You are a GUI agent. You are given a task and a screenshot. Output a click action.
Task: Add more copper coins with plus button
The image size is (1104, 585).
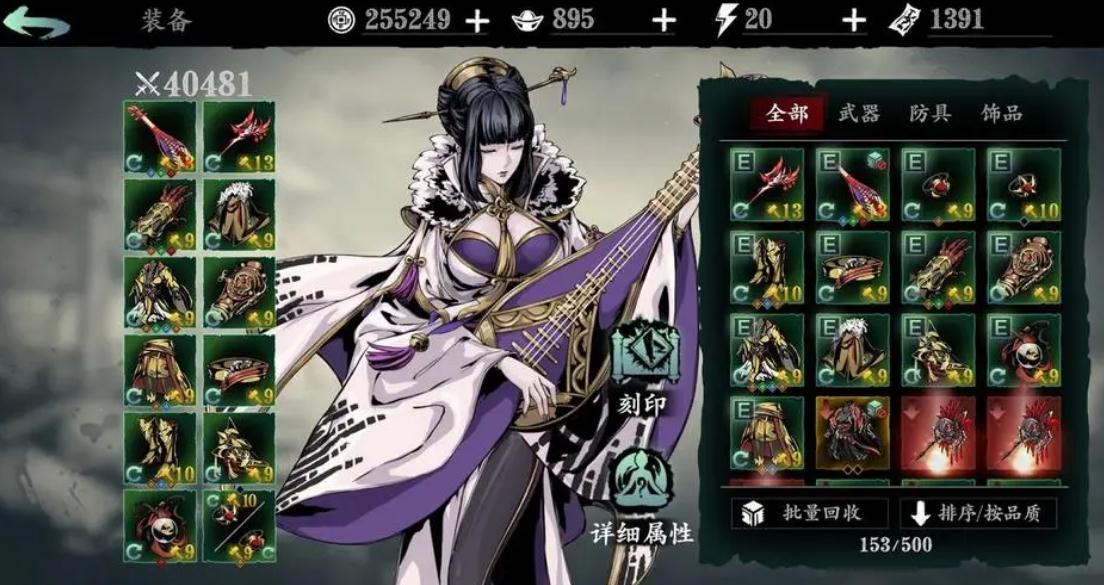pyautogui.click(x=478, y=21)
